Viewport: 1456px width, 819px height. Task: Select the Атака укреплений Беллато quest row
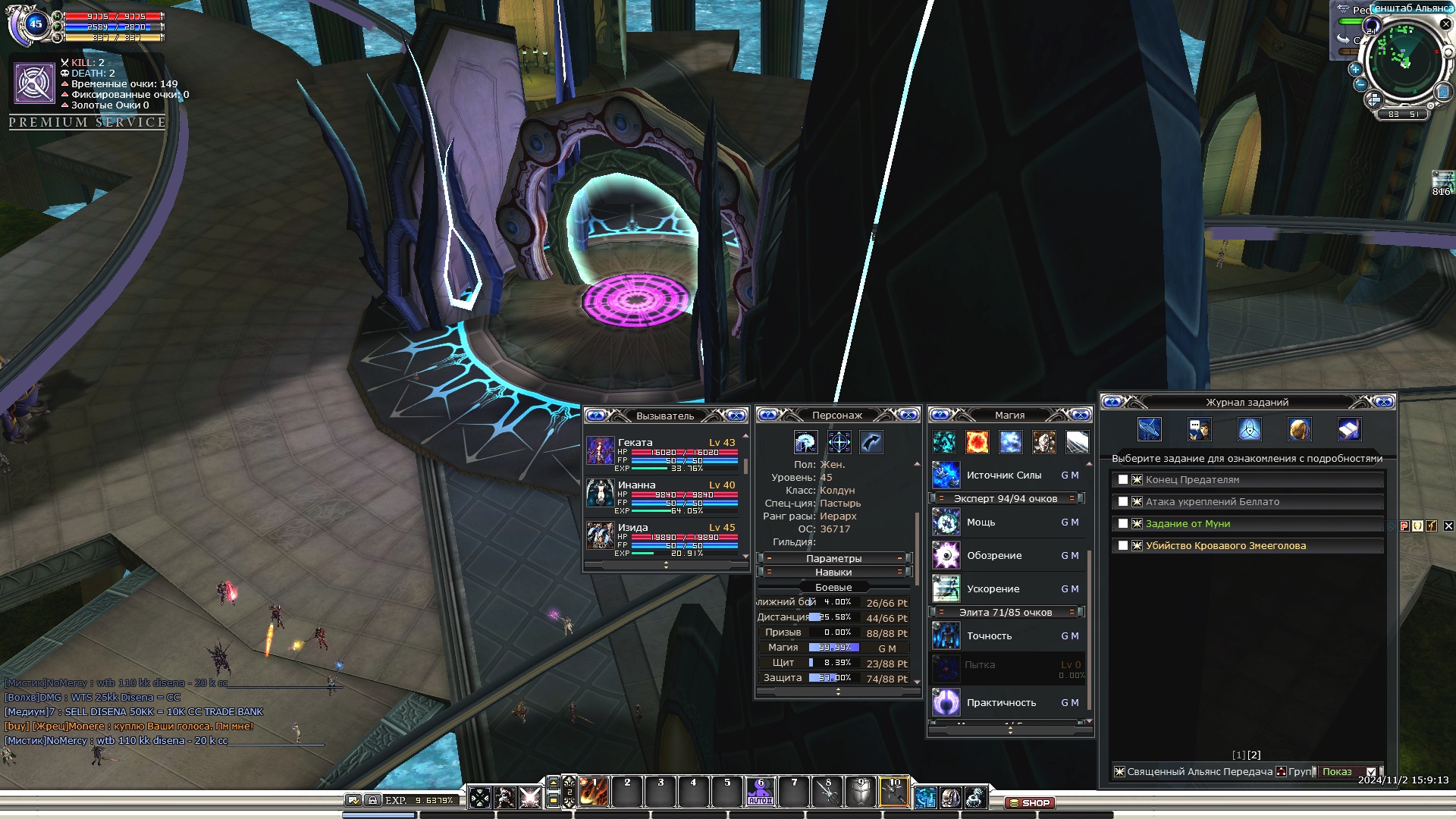(1212, 502)
